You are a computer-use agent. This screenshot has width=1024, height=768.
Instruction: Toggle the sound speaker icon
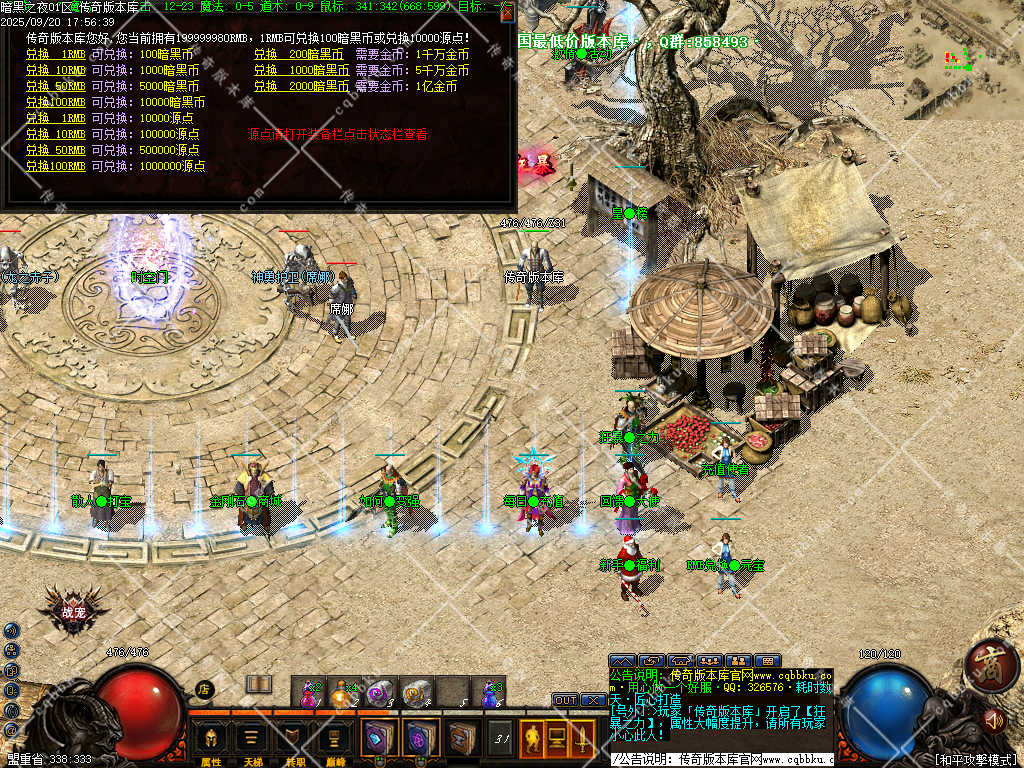click(993, 718)
